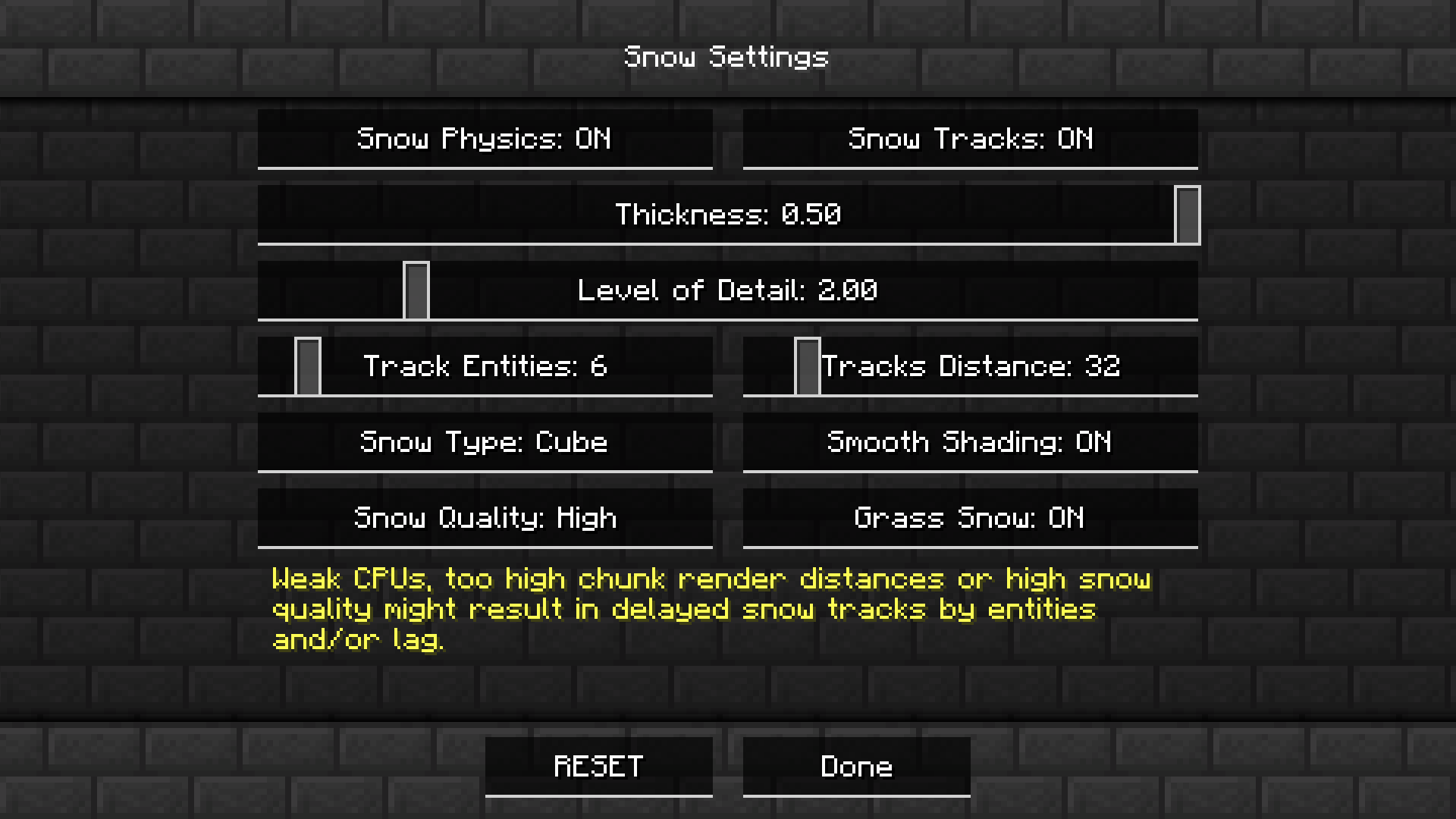The image size is (1456, 819).
Task: Click the Thickness slider handle
Action: [x=1188, y=215]
